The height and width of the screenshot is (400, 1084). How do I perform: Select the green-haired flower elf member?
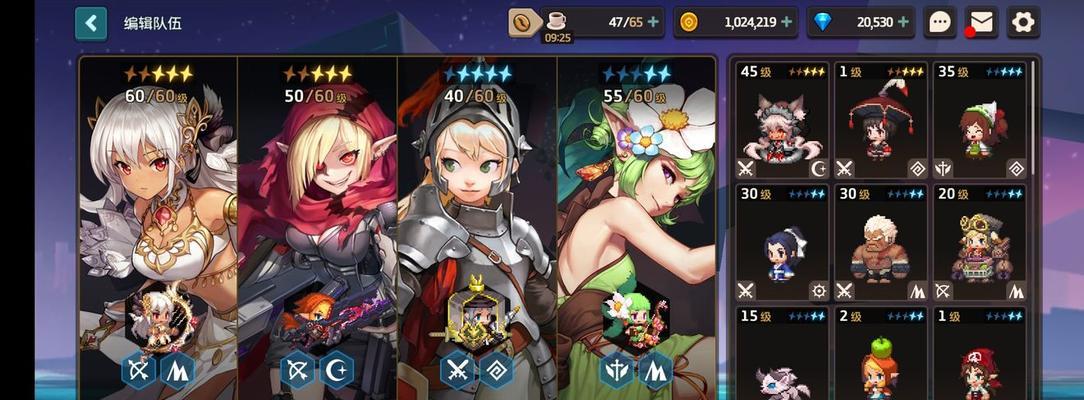636,220
